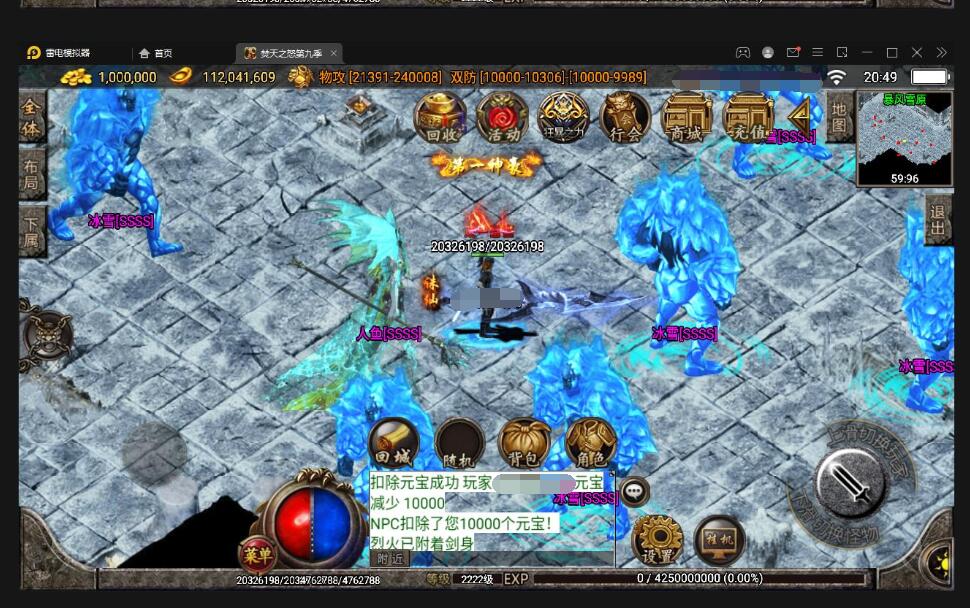The height and width of the screenshot is (608, 970).
Task: Click the 地图 map button
Action: 840,117
